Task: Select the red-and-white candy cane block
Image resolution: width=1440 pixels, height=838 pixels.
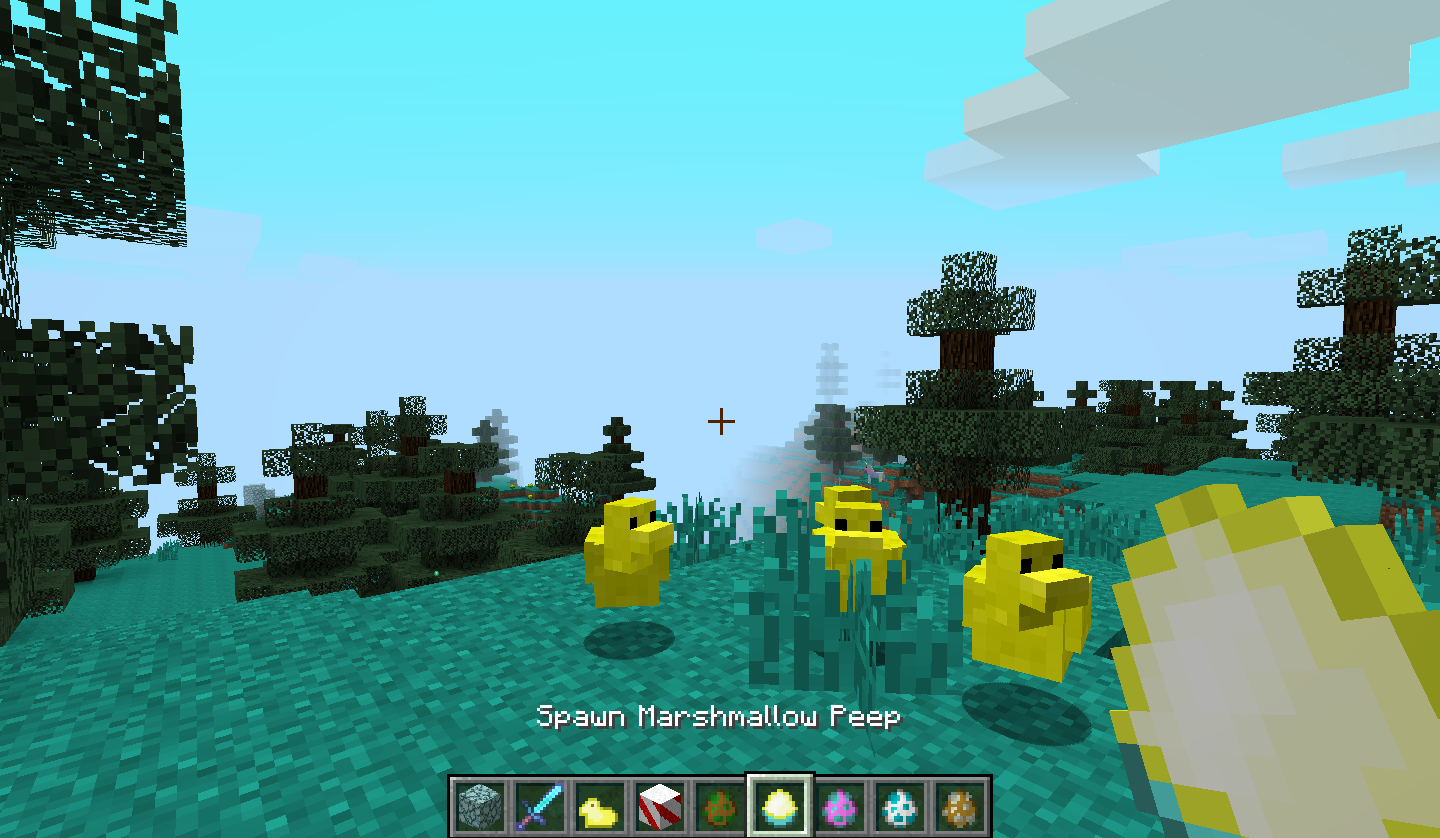Action: coord(660,805)
